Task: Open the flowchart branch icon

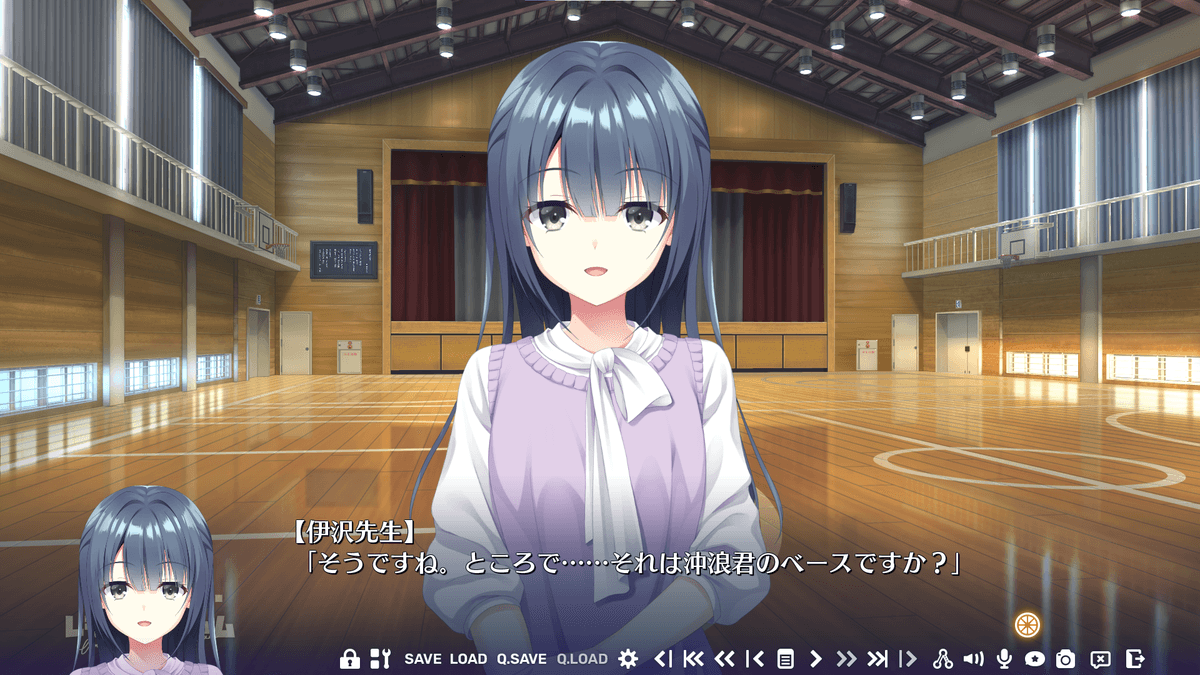Action: (x=942, y=659)
